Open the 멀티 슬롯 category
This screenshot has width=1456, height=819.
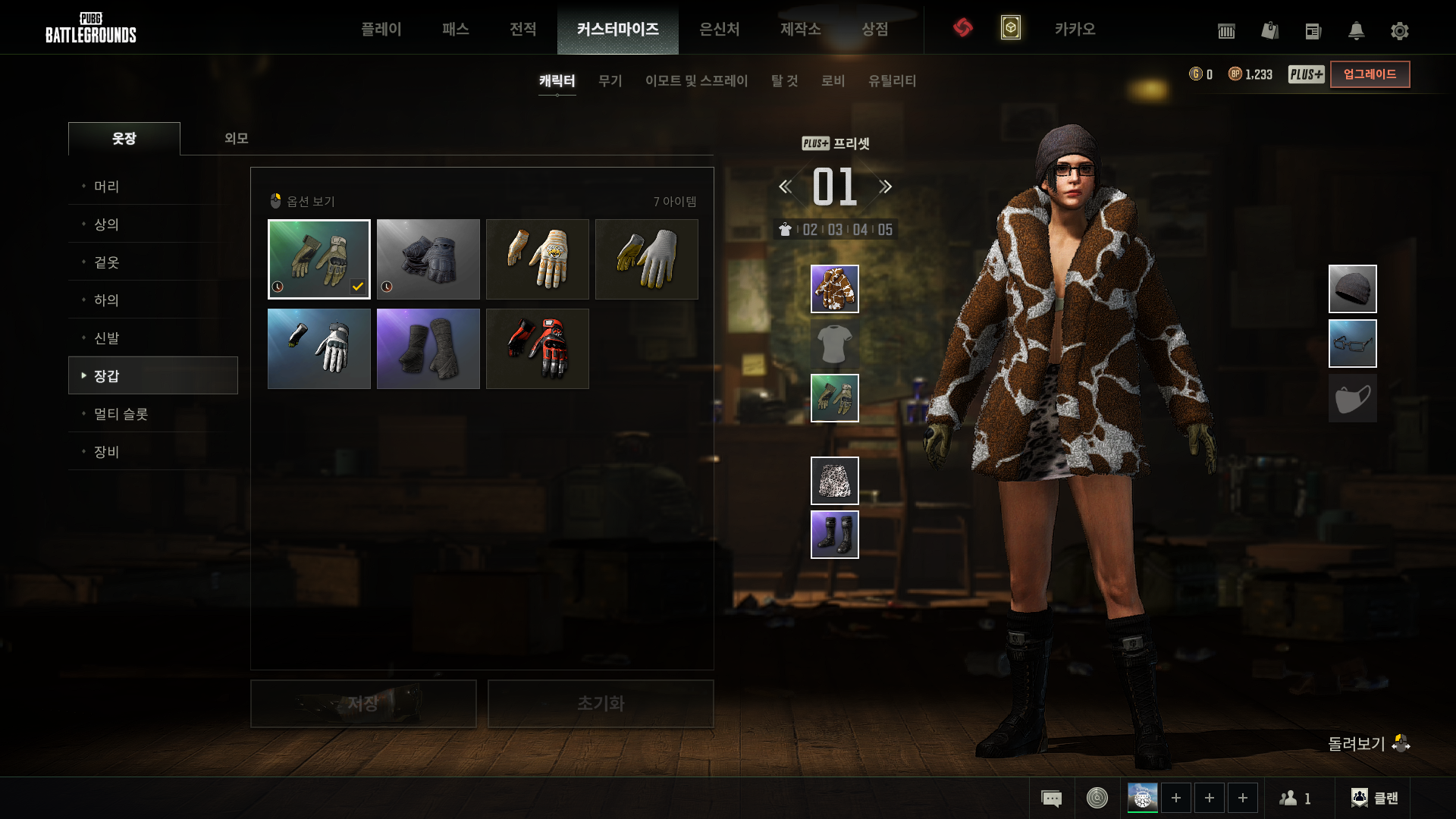[x=121, y=414]
